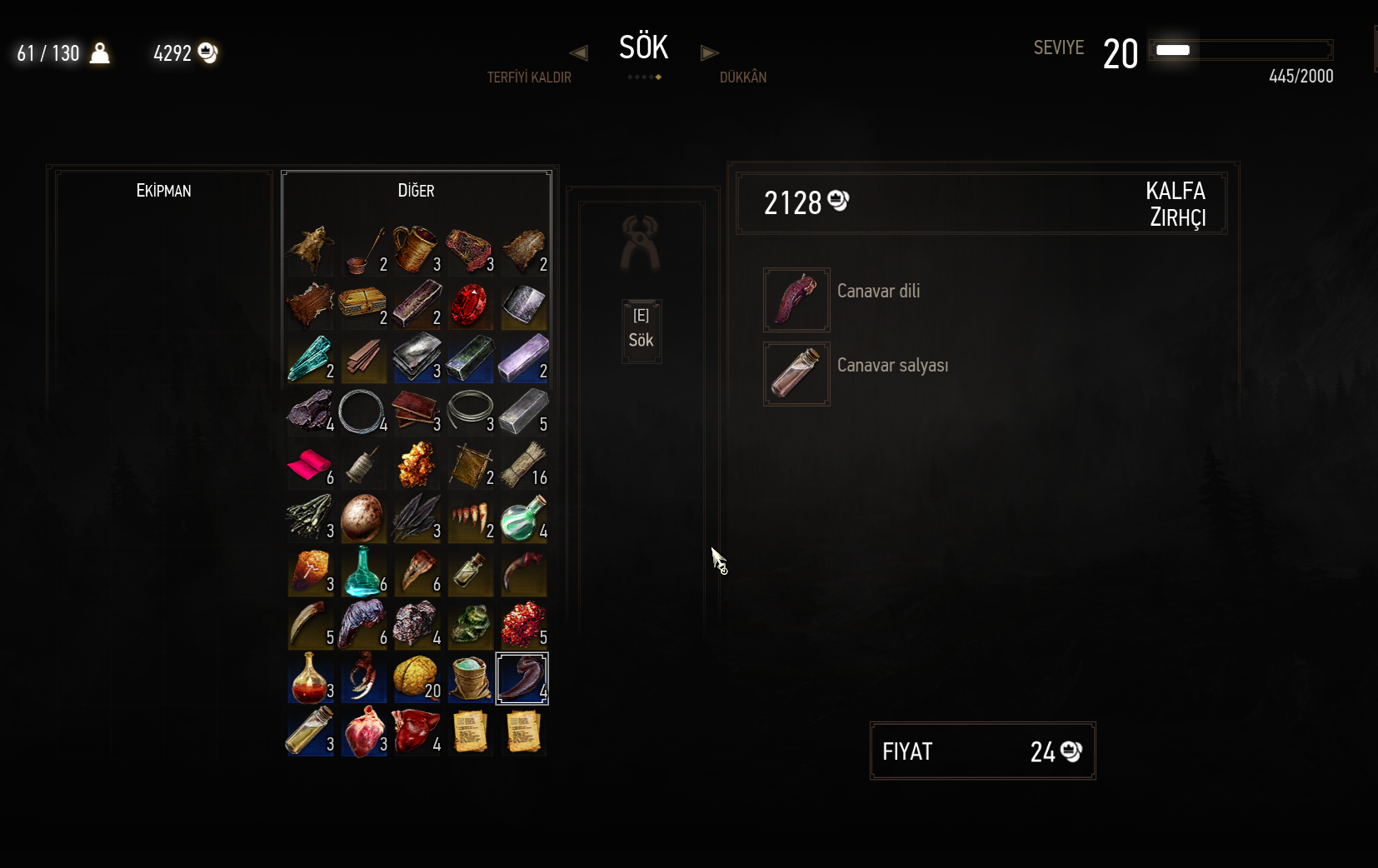Select the black feathers stack

pos(416,518)
